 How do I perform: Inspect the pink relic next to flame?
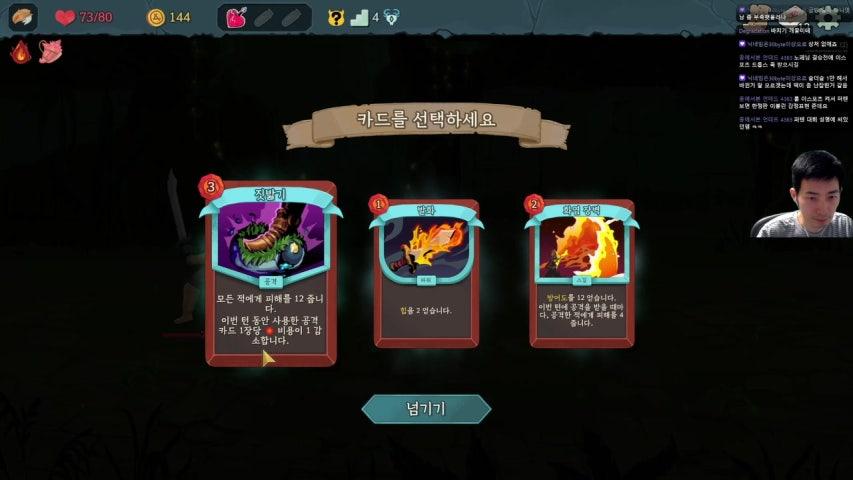pos(50,51)
